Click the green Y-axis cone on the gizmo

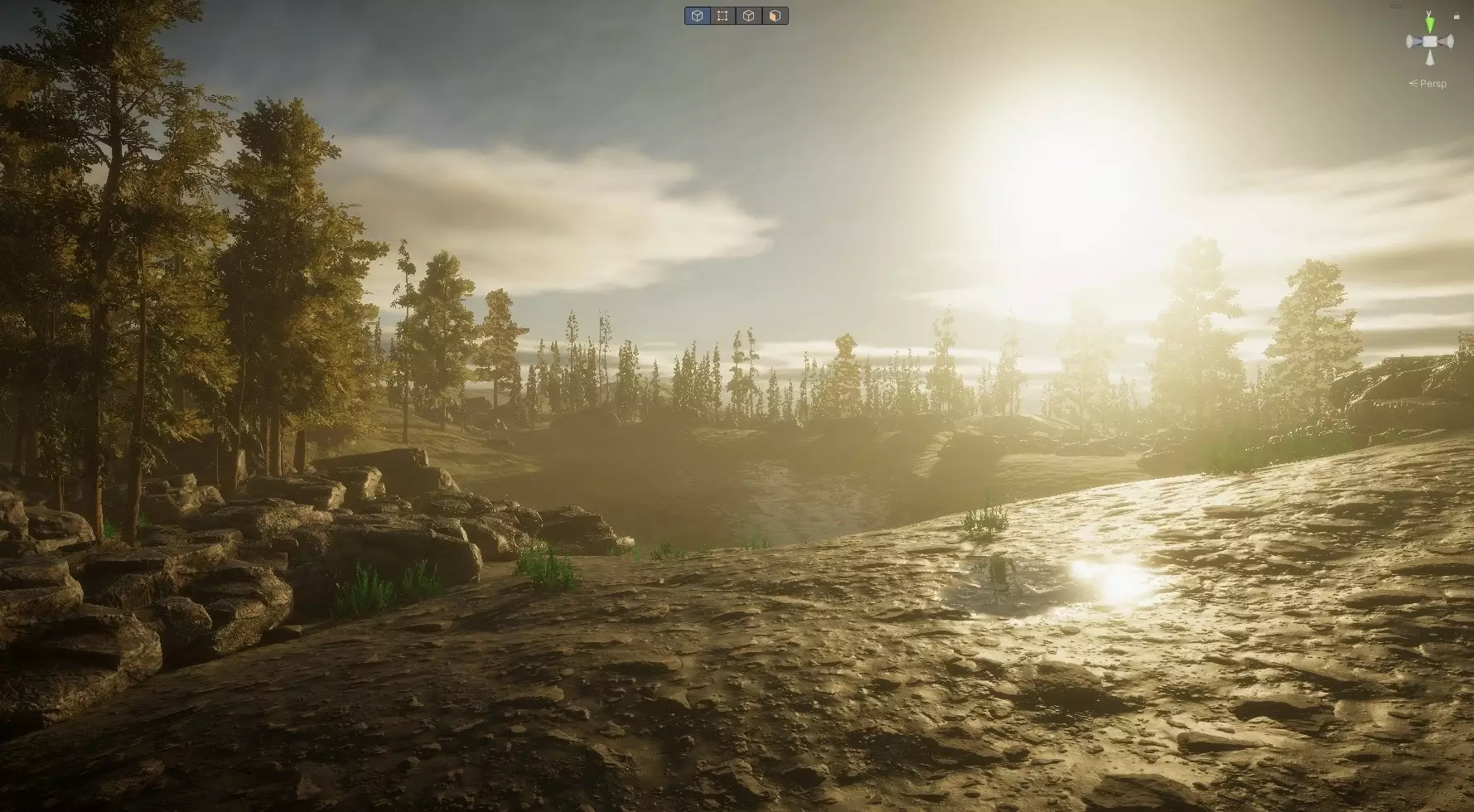pyautogui.click(x=1430, y=23)
